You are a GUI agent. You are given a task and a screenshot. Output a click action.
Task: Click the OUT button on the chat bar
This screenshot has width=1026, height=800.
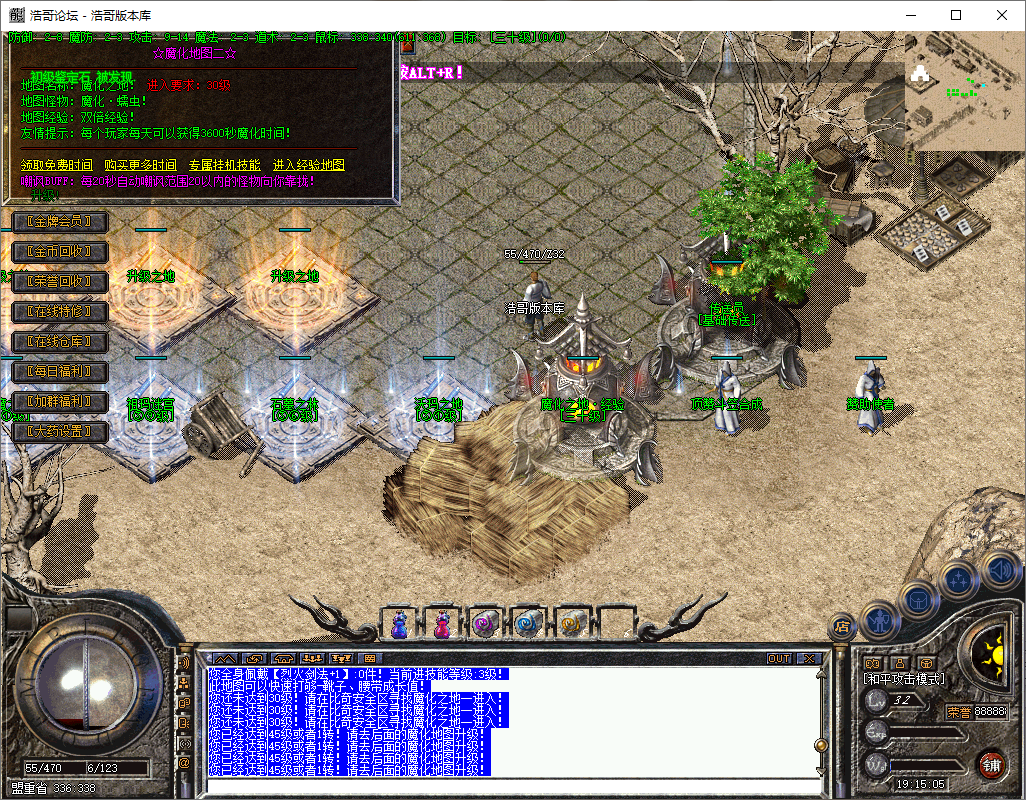coord(779,658)
